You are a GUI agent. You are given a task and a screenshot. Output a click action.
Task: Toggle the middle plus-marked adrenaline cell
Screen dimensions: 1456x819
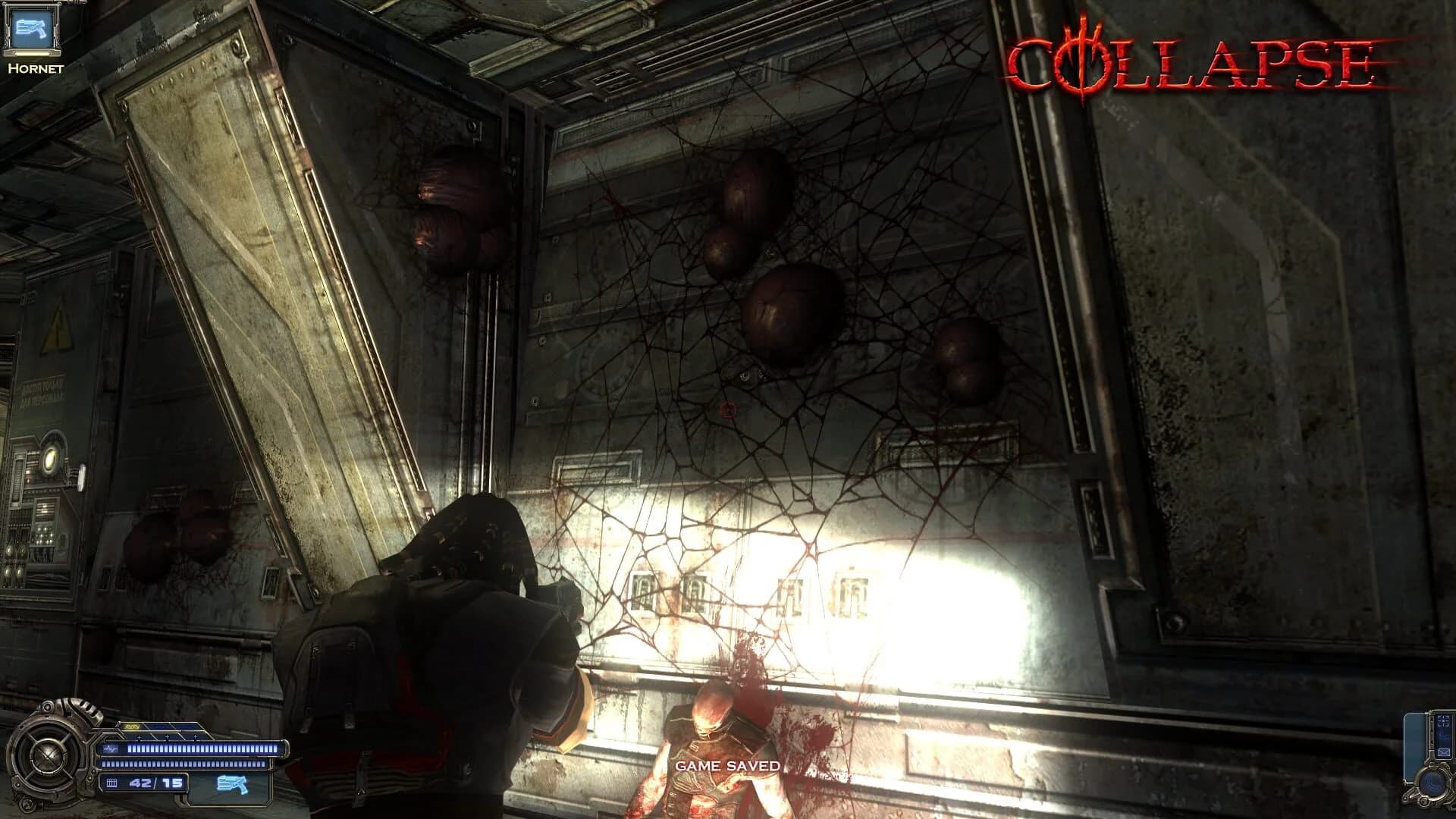[168, 737]
